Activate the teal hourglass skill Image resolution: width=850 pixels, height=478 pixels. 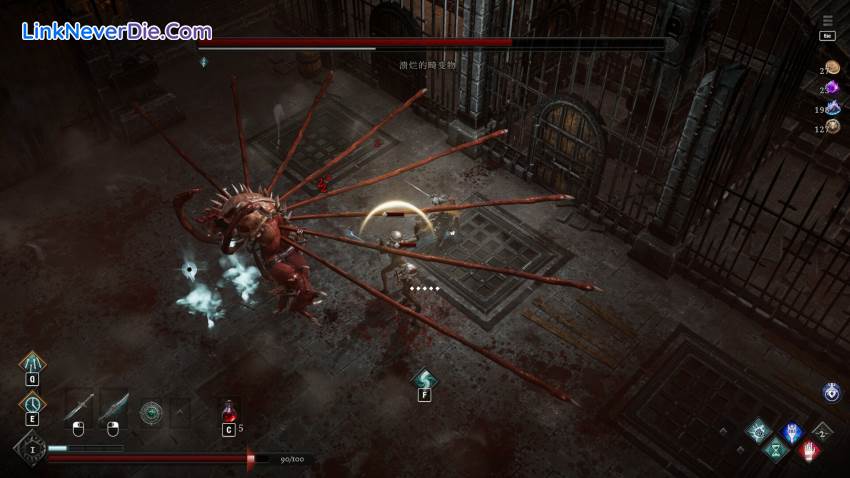(774, 451)
